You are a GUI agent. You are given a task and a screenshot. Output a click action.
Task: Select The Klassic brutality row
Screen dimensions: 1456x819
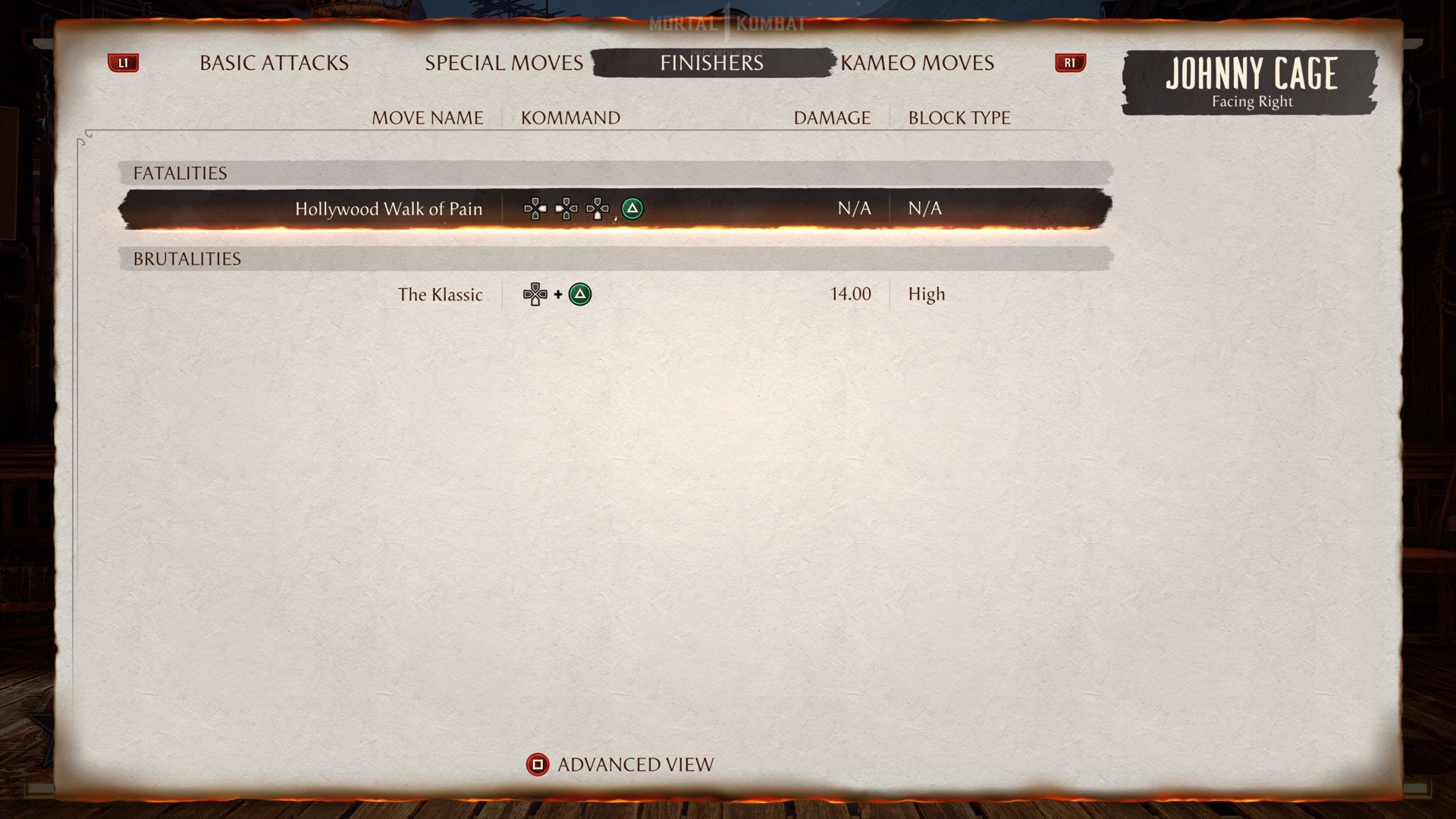coord(441,295)
